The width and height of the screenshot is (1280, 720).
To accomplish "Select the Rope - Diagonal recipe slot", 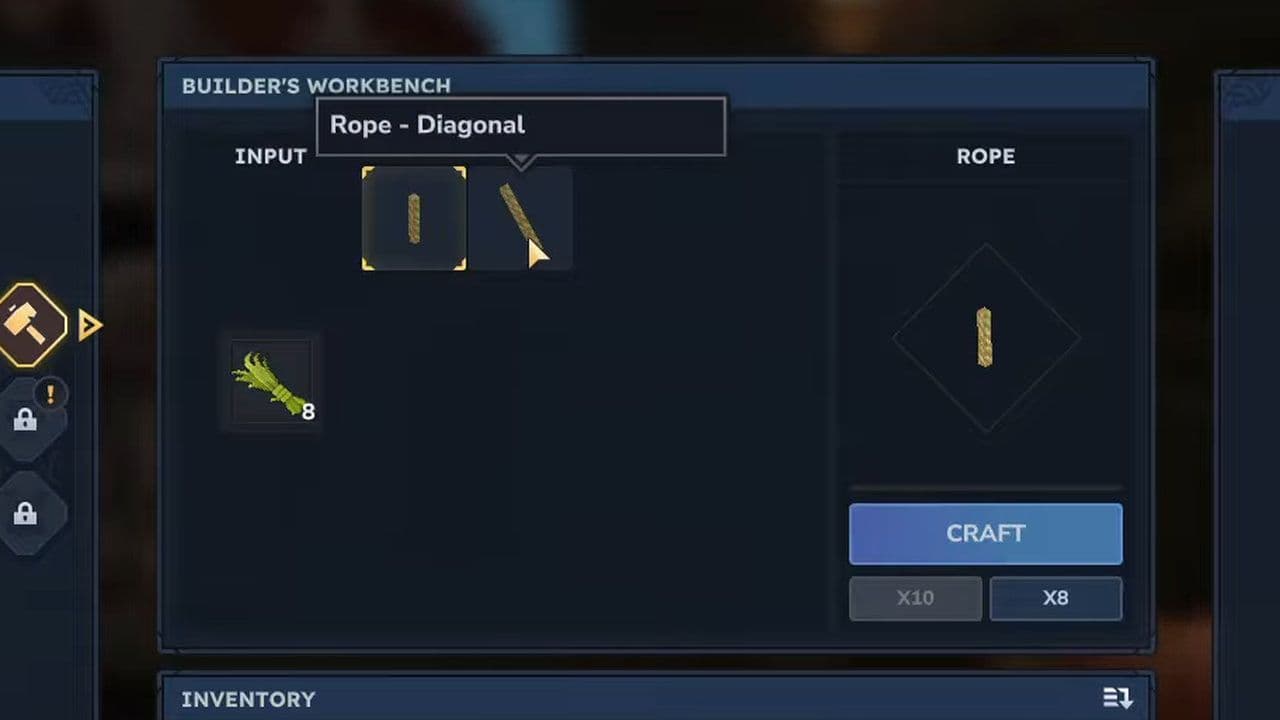I will [520, 218].
